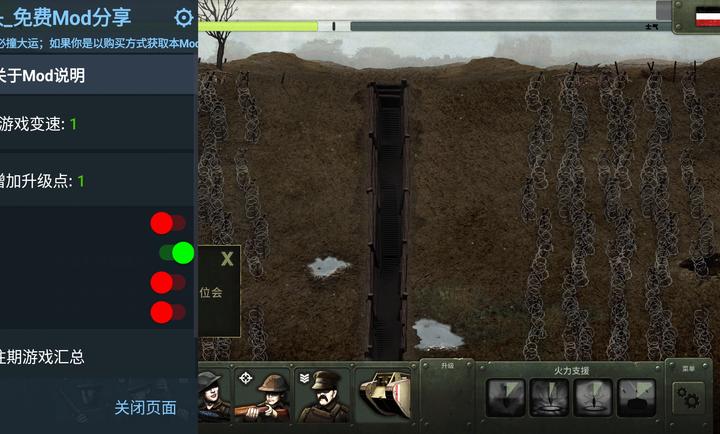720x434 pixels.
Task: Turn off the green enabled toggle
Action: (176, 252)
